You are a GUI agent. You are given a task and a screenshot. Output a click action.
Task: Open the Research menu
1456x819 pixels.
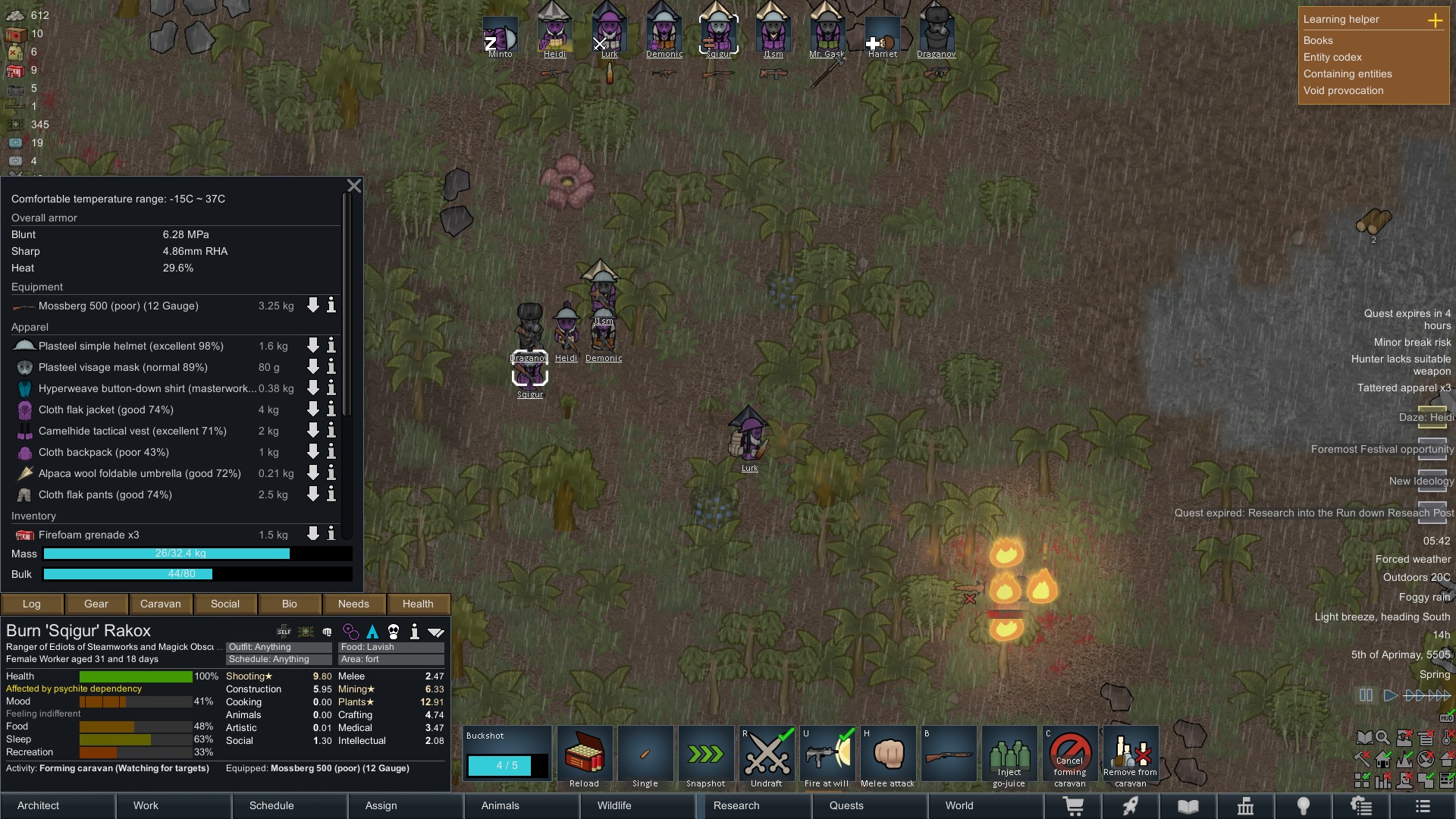click(x=736, y=805)
